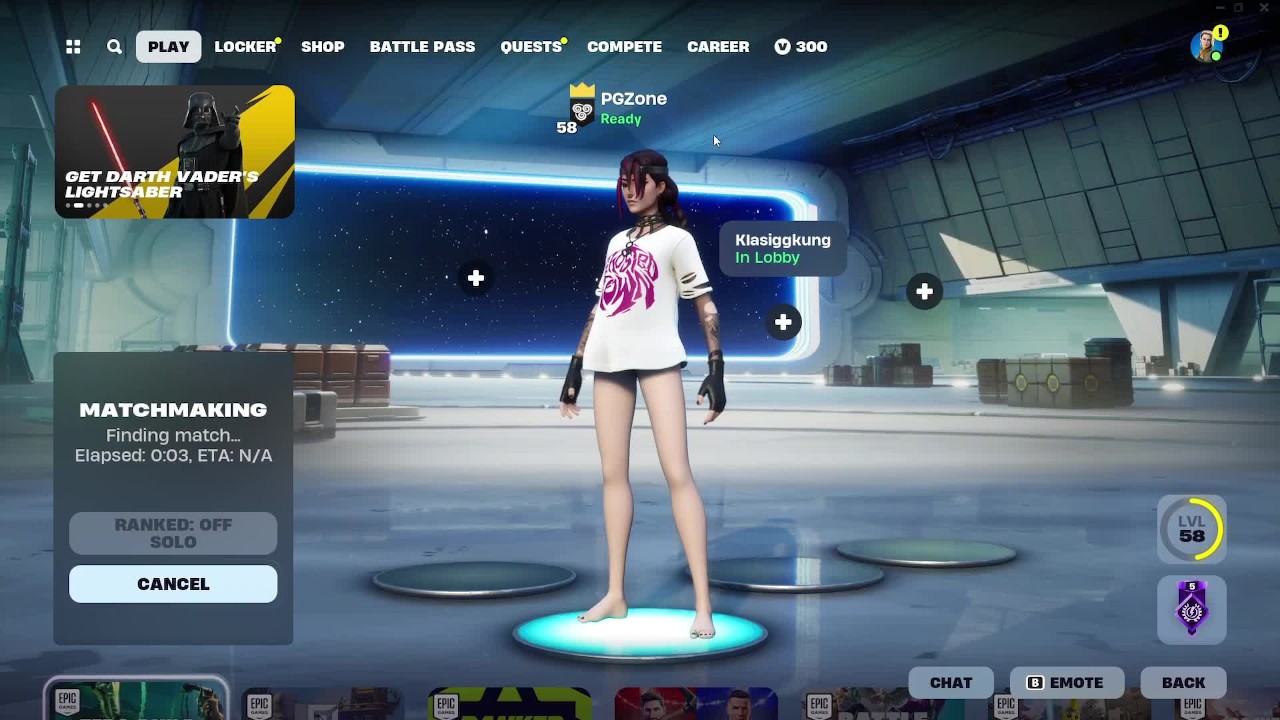The width and height of the screenshot is (1280, 720).
Task: Switch to the Play tab
Action: (x=168, y=47)
